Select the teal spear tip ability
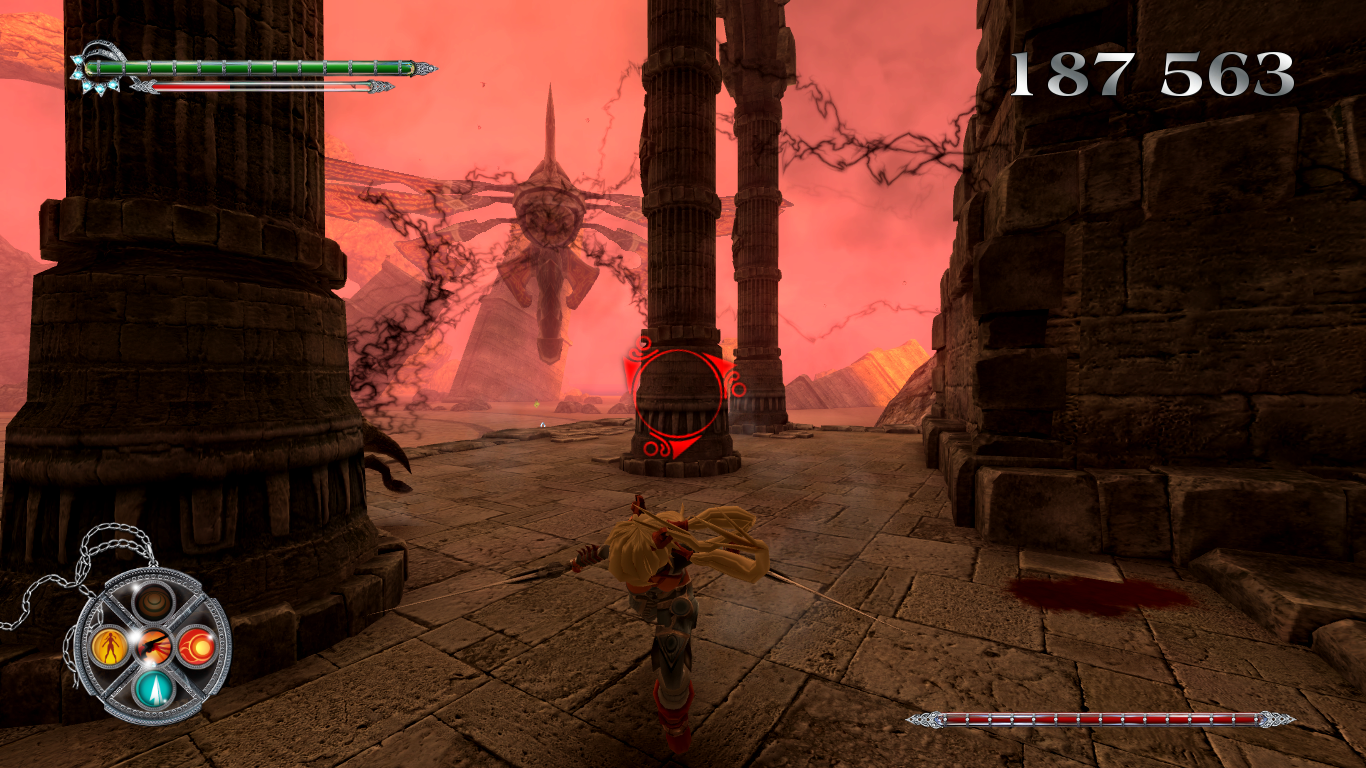The width and height of the screenshot is (1366, 768). click(x=154, y=688)
